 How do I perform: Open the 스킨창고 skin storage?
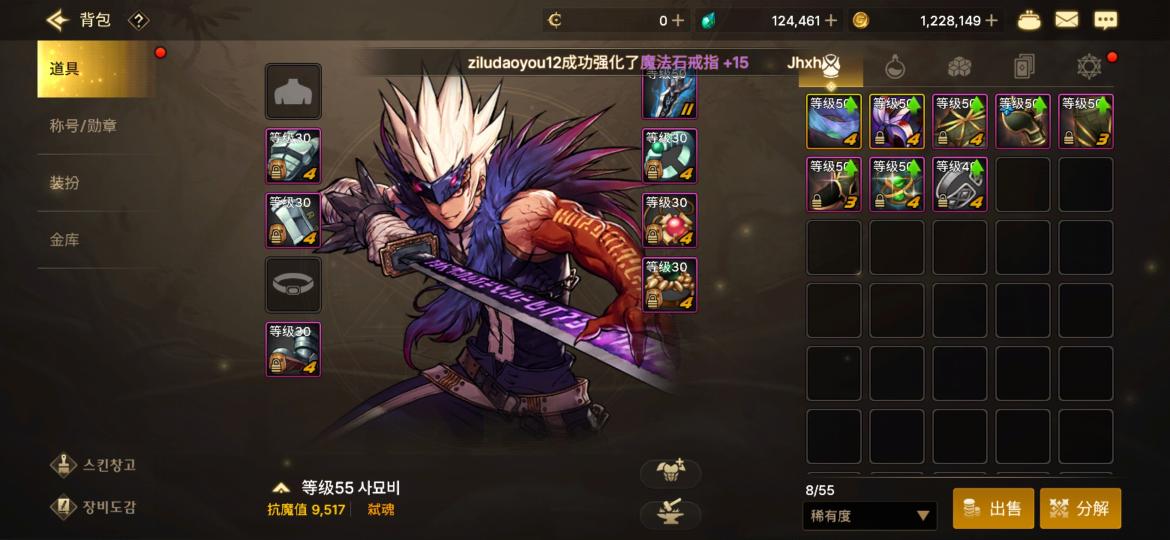pos(96,465)
